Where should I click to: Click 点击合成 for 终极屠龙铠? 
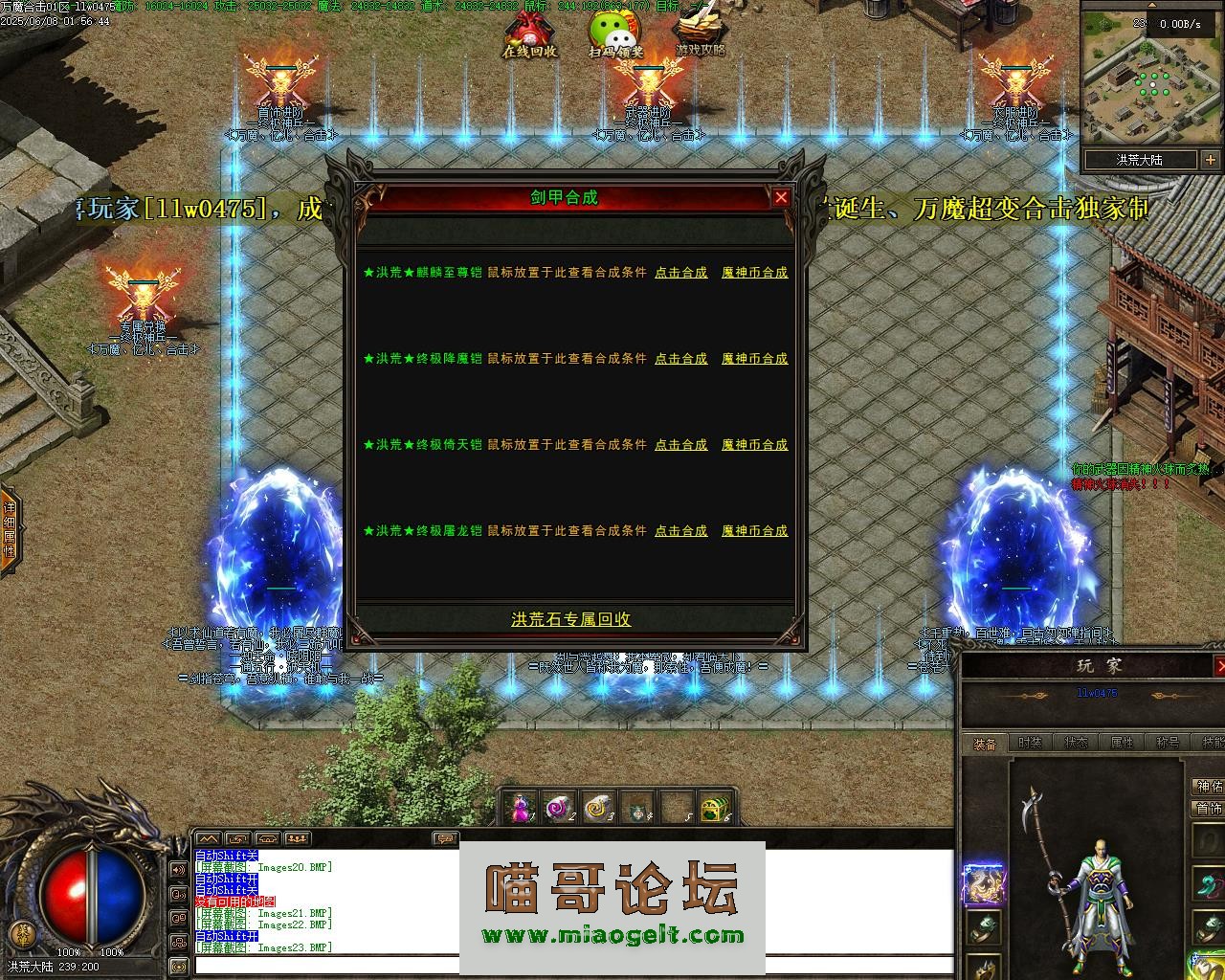pos(680,531)
